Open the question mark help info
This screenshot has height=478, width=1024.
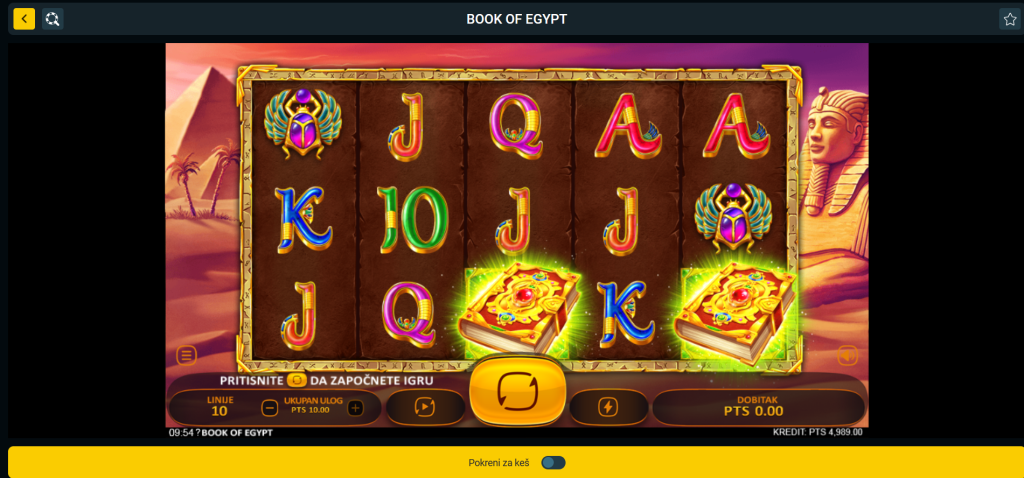(198, 433)
